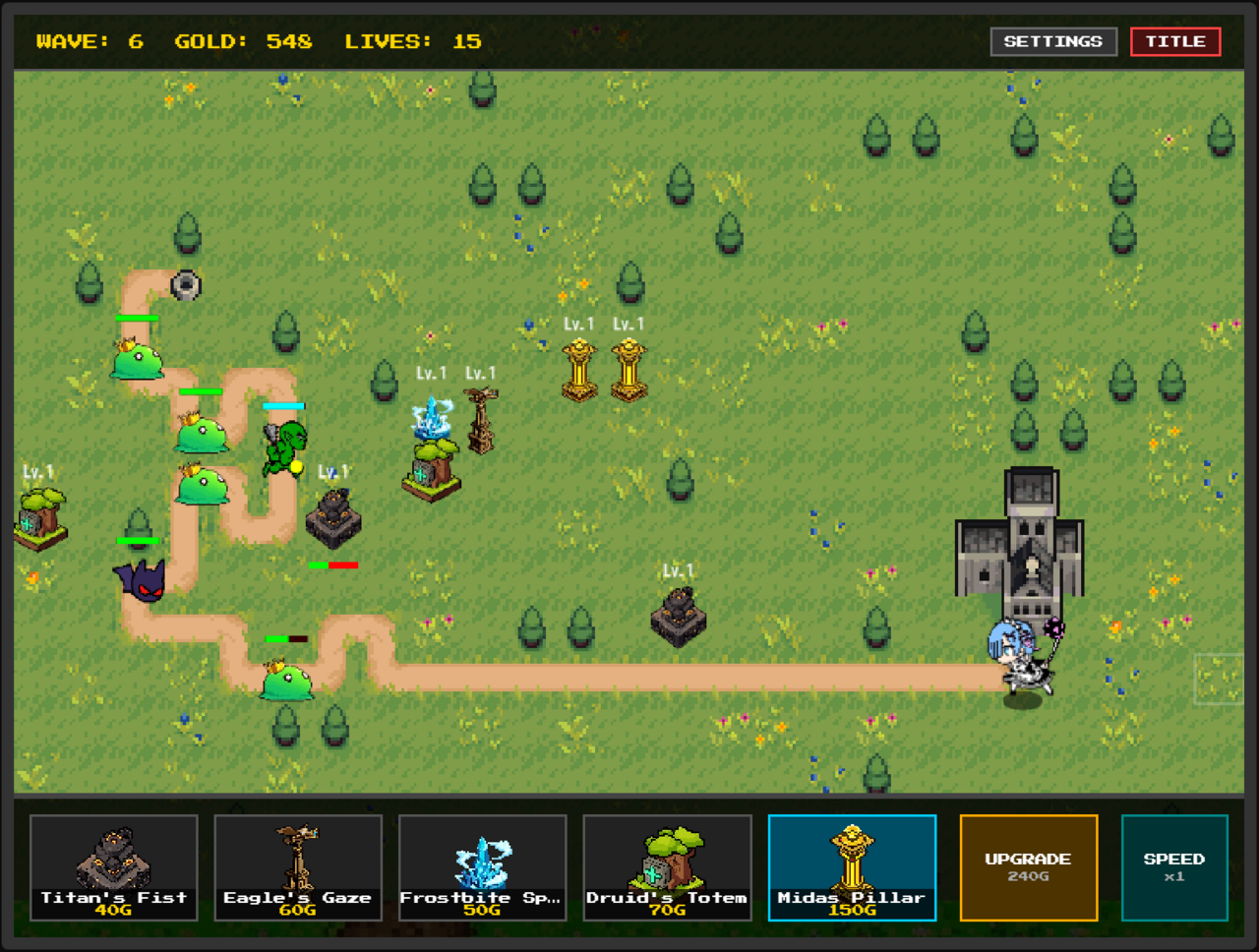Open the Settings menu

coord(1052,41)
